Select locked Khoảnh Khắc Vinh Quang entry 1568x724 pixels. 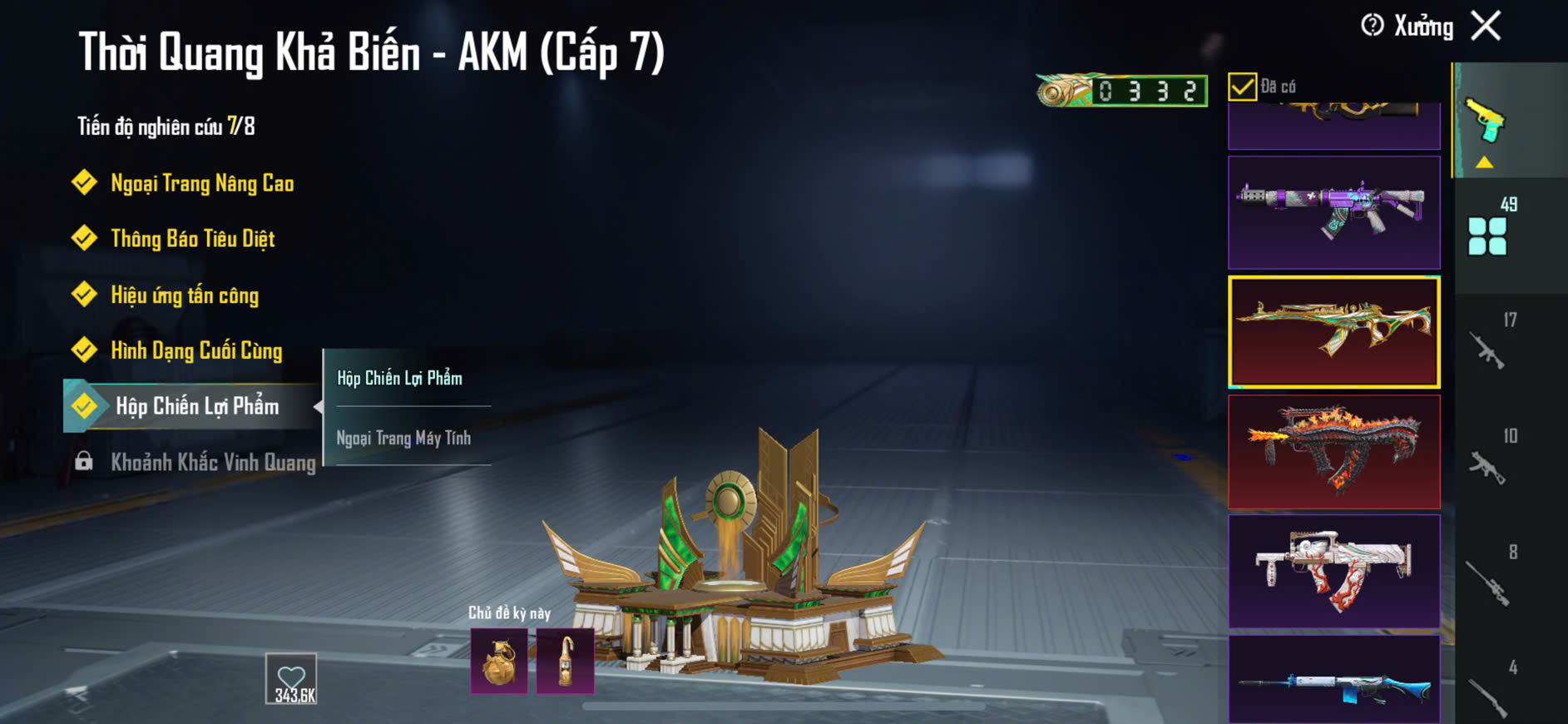(x=212, y=462)
